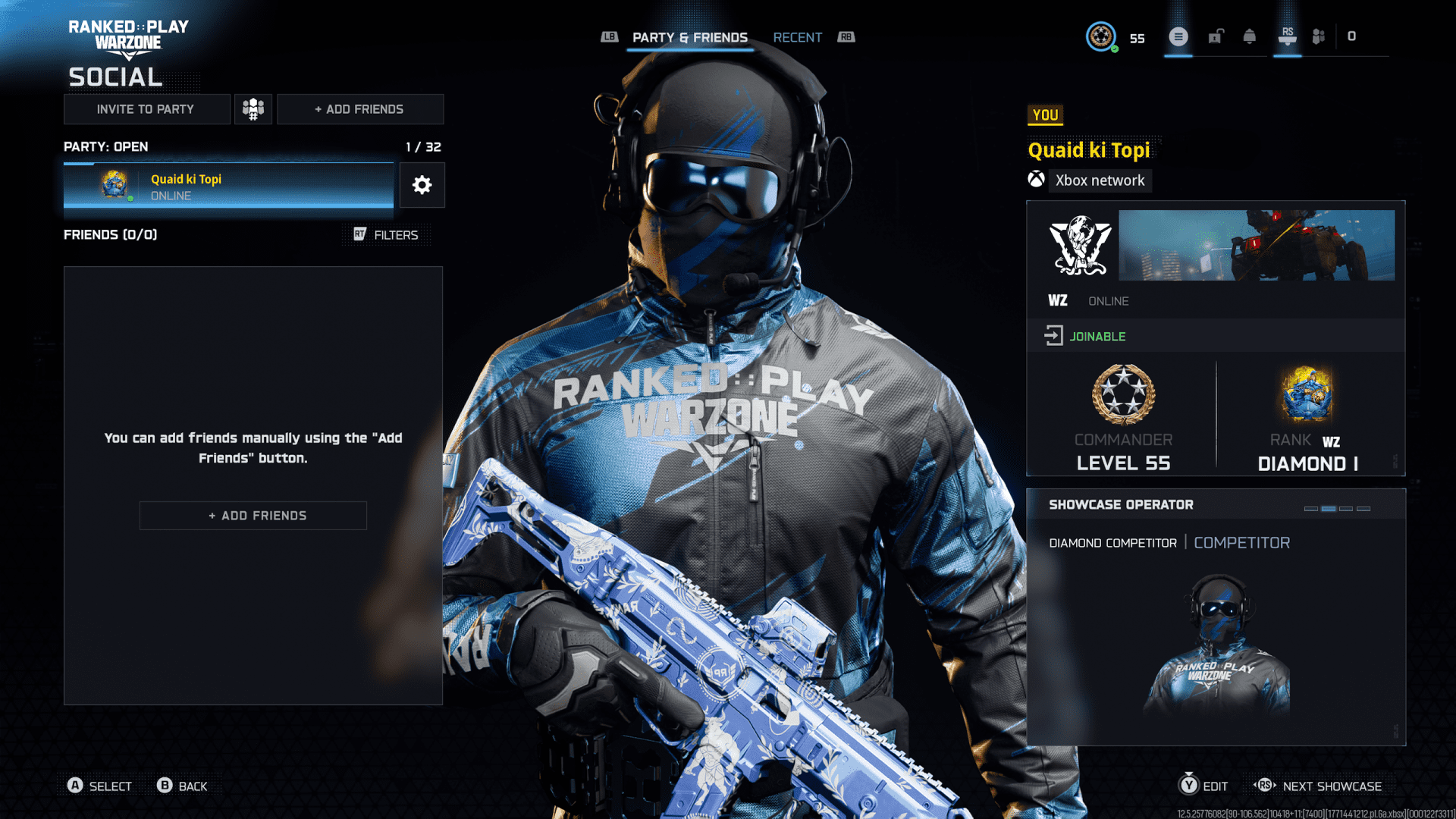
Task: Open Quaid ki Topi's party settings gear
Action: (x=422, y=185)
